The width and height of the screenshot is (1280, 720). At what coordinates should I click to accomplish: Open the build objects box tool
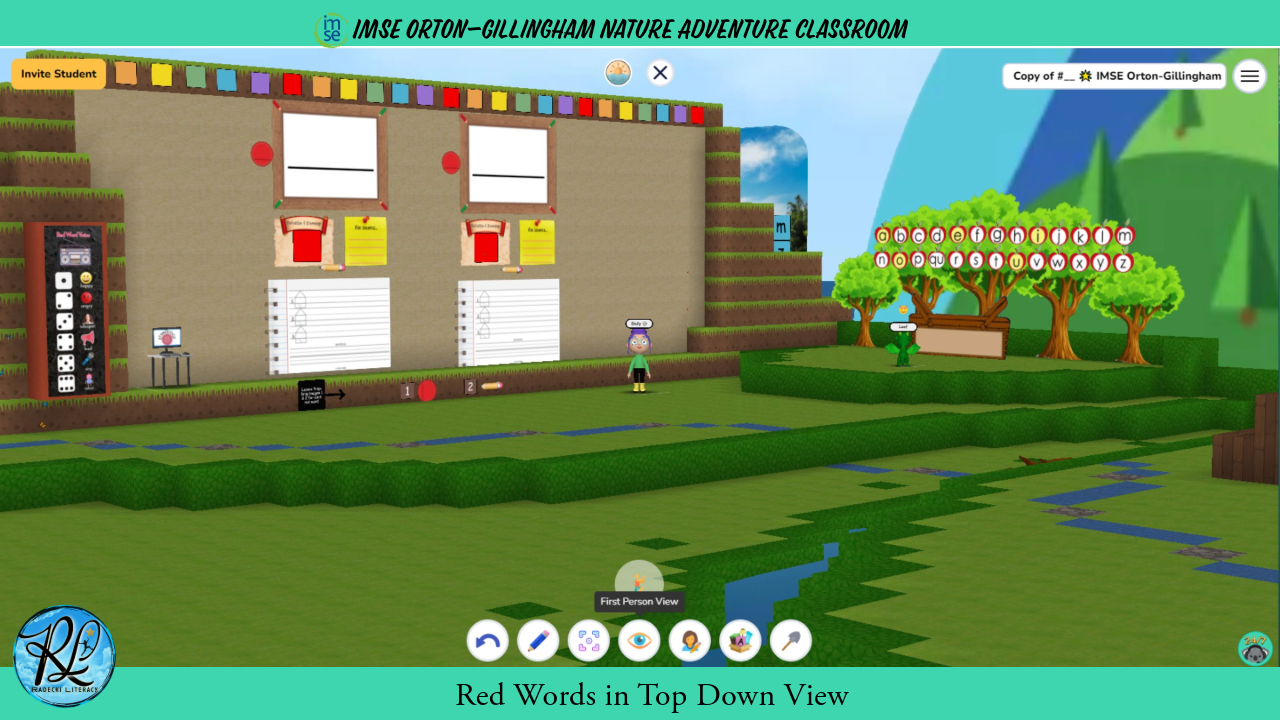pos(740,640)
